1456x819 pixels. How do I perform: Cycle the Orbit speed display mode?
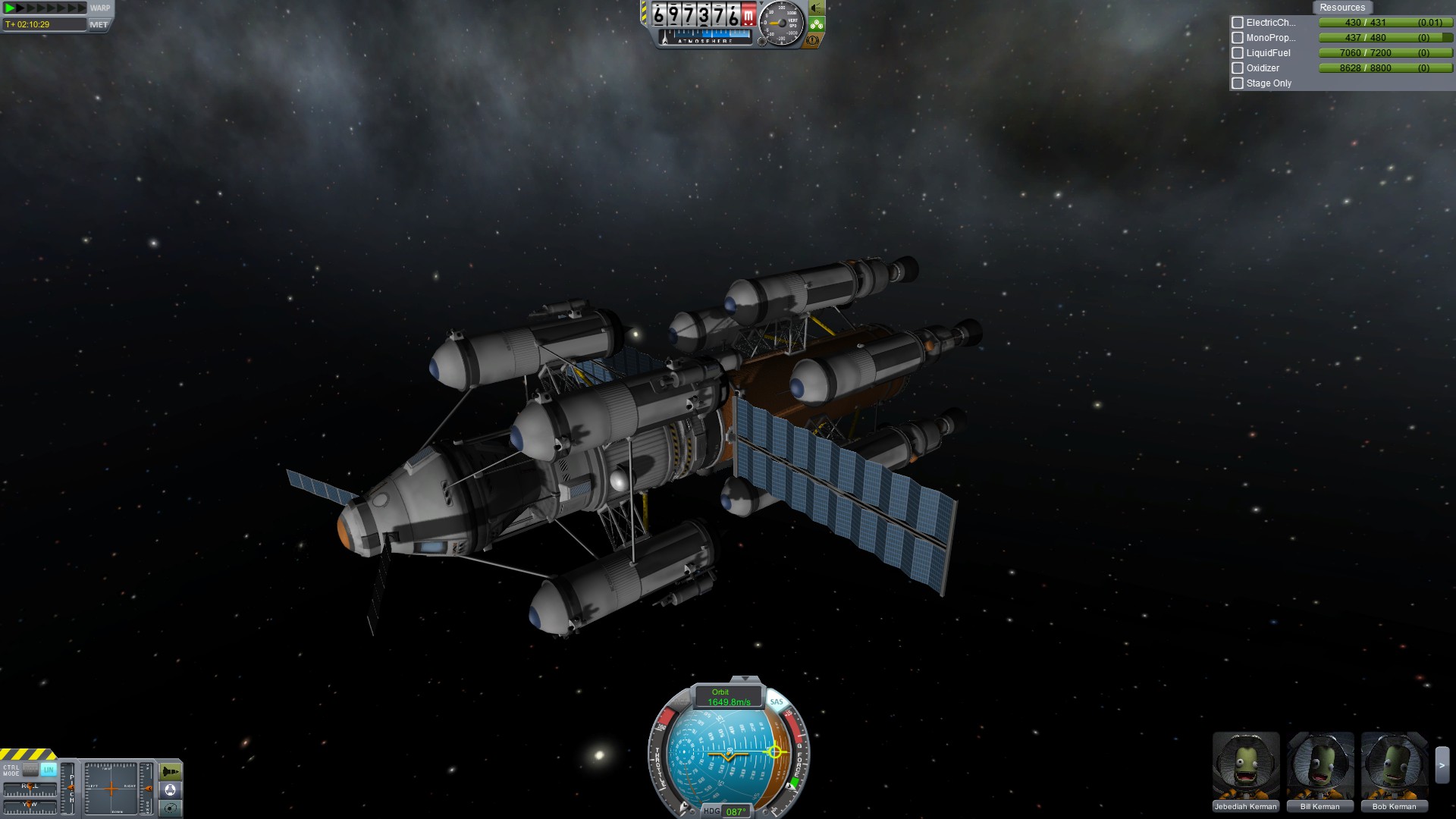(x=728, y=698)
